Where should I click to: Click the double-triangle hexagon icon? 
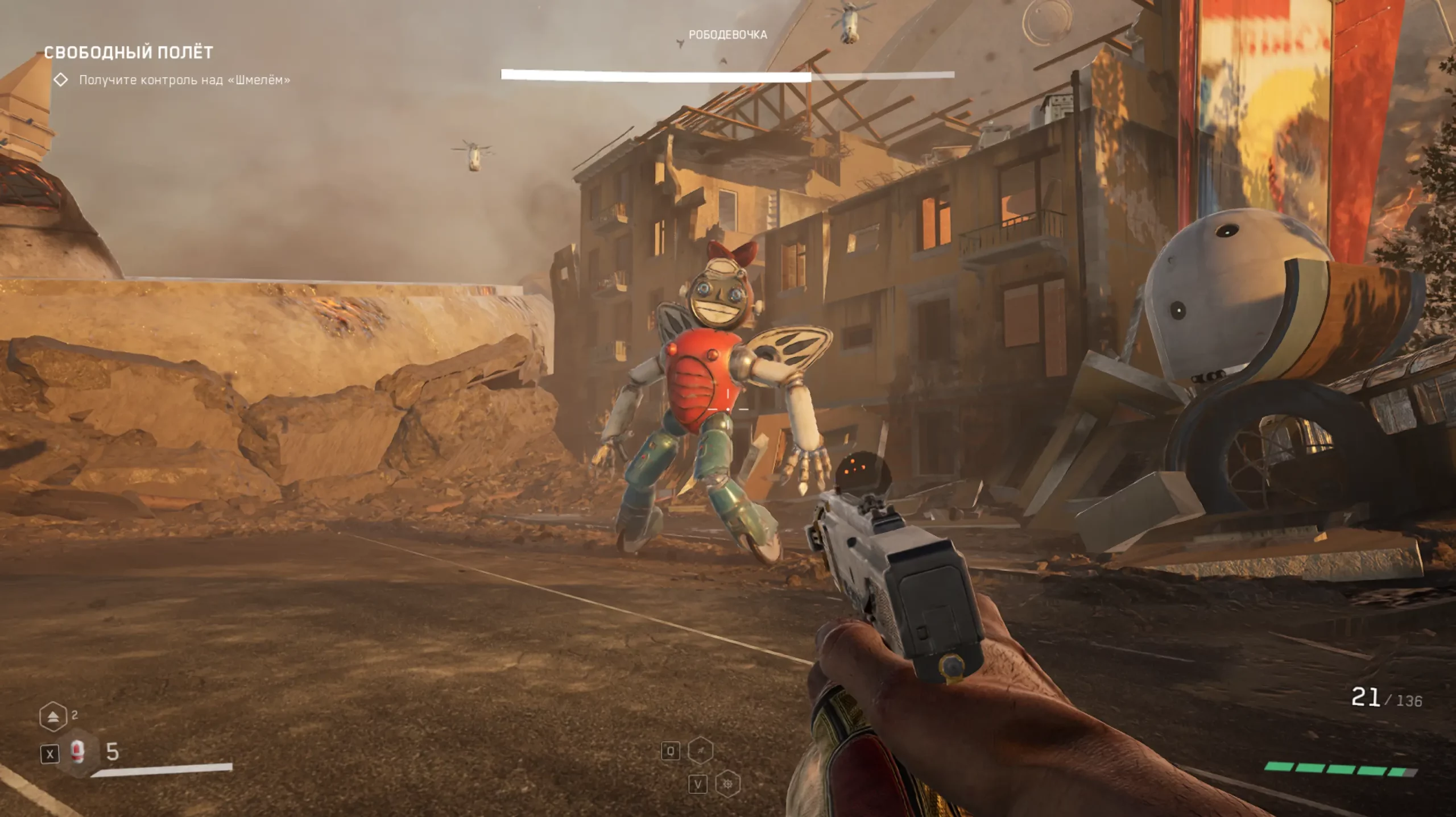(53, 717)
